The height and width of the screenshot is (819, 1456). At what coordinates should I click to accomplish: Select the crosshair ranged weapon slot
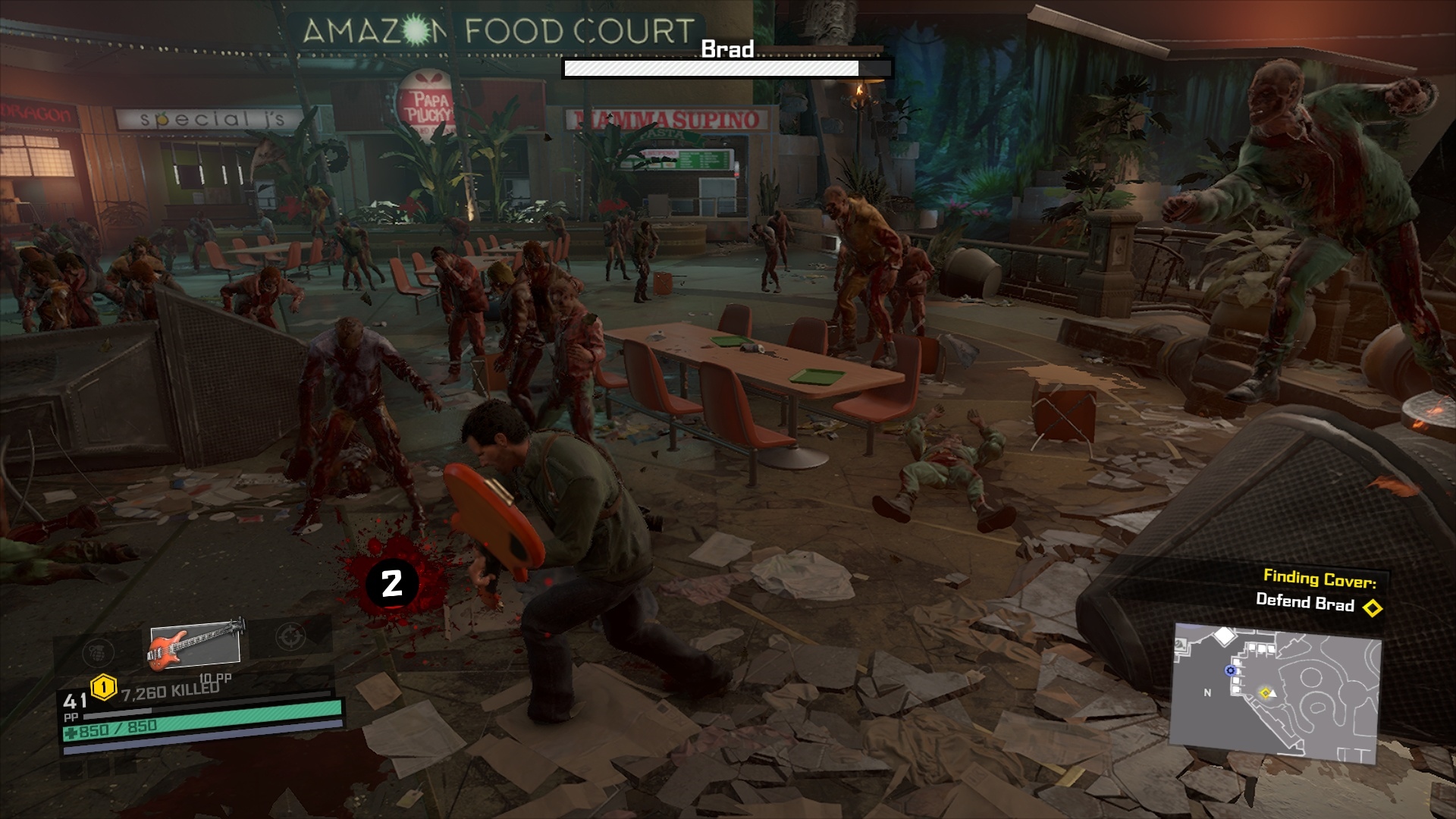pyautogui.click(x=290, y=635)
